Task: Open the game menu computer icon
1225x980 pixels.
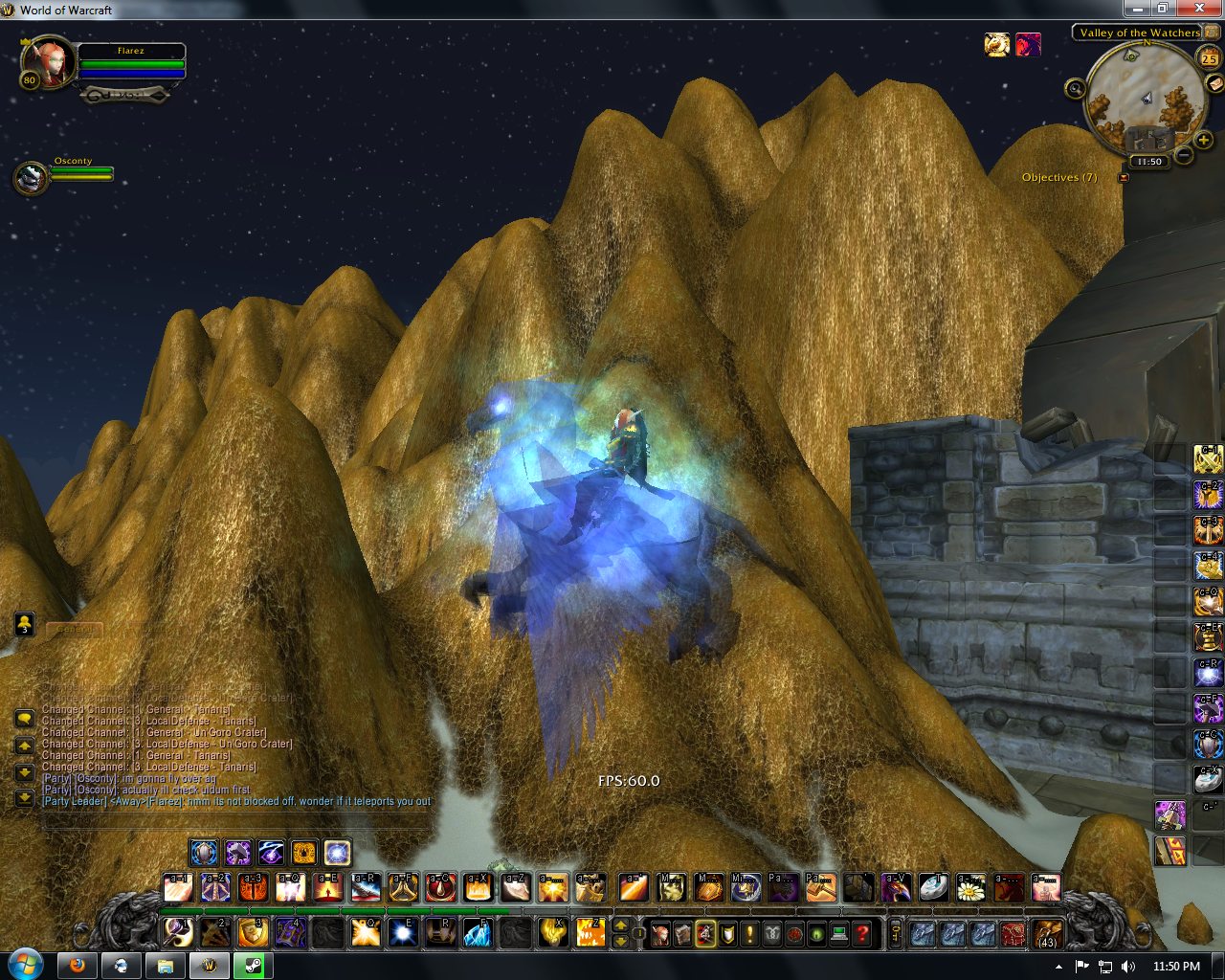Action: coord(839,933)
